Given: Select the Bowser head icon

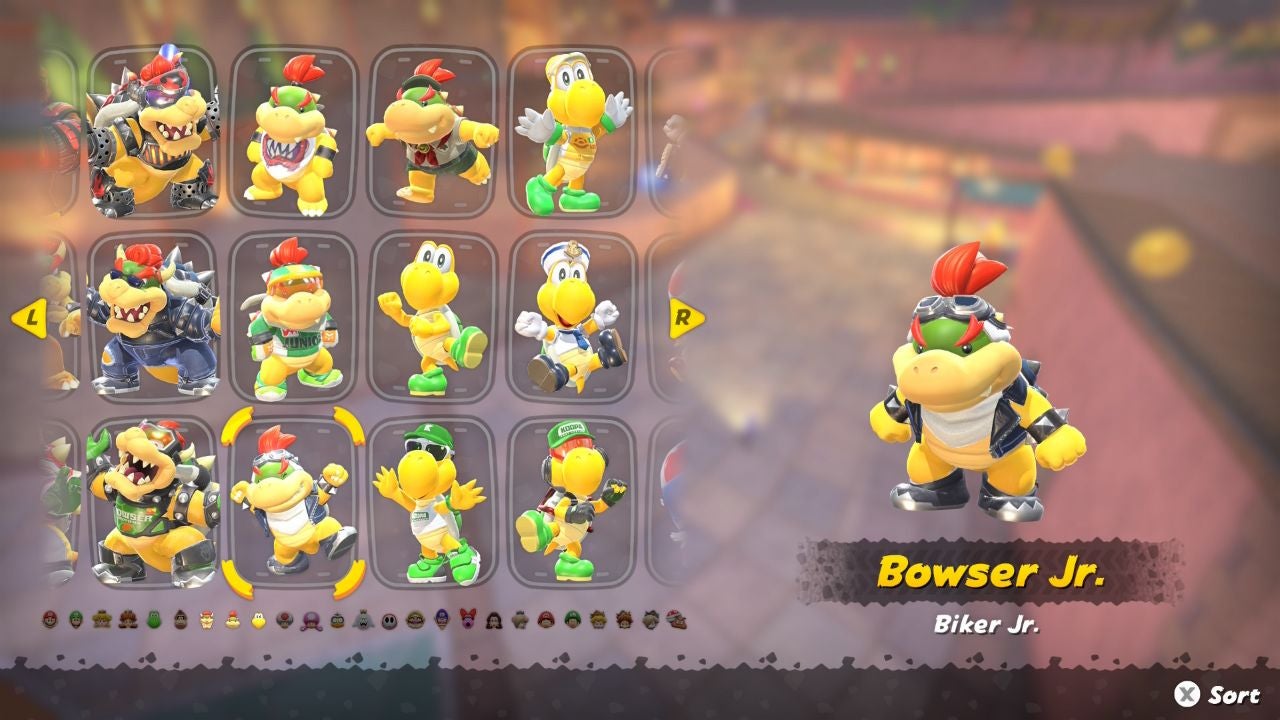Looking at the screenshot, I should click(206, 621).
